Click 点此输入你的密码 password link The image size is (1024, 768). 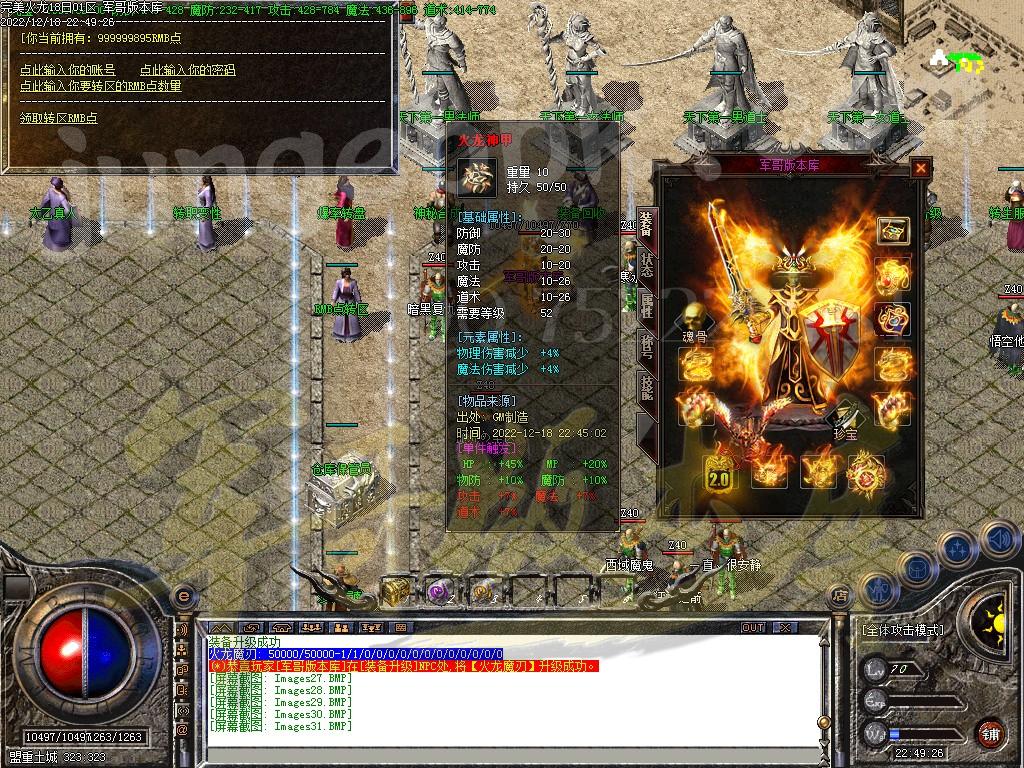(x=187, y=70)
